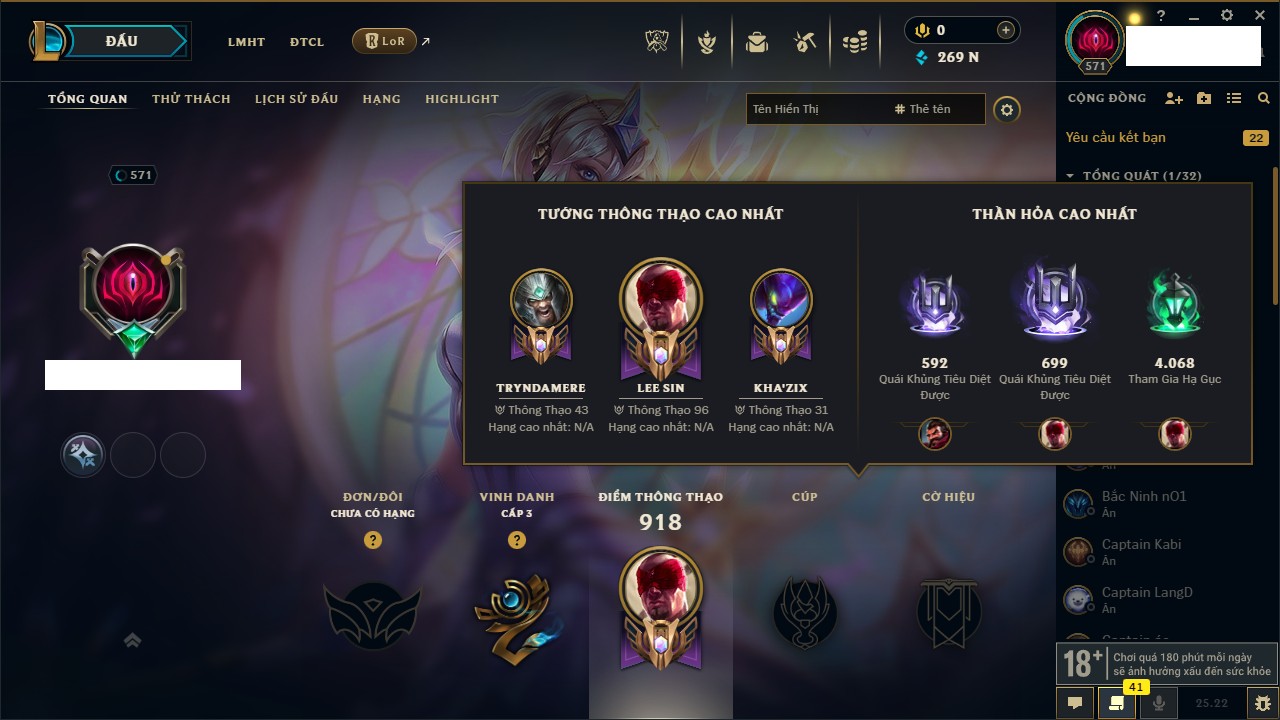Click the Tên Hiển Thị search field

point(815,109)
